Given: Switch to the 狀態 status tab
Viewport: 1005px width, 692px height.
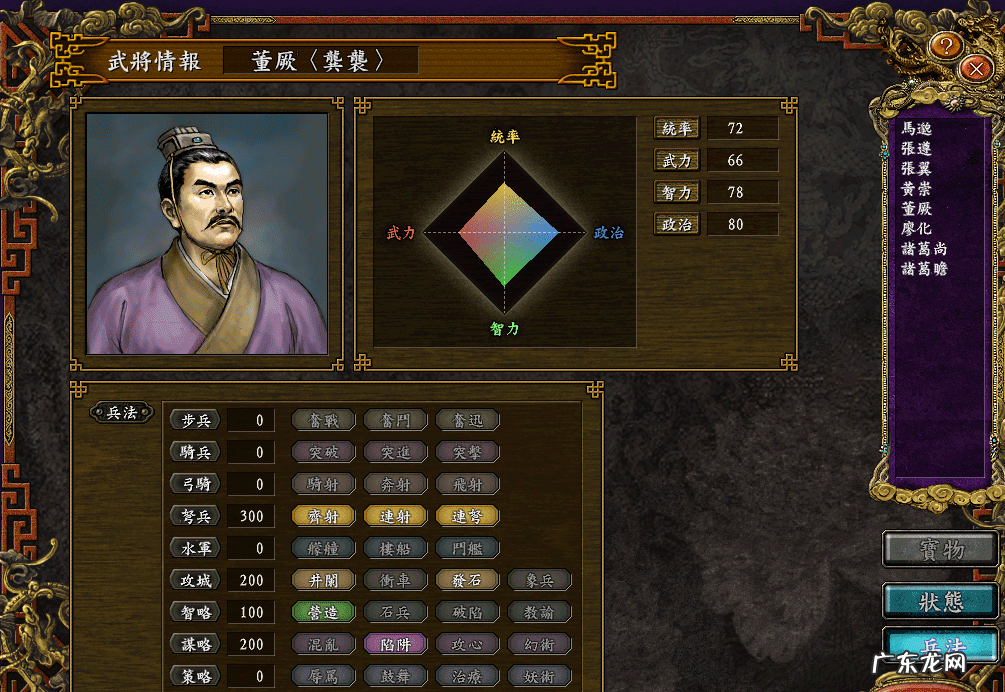Looking at the screenshot, I should [941, 600].
